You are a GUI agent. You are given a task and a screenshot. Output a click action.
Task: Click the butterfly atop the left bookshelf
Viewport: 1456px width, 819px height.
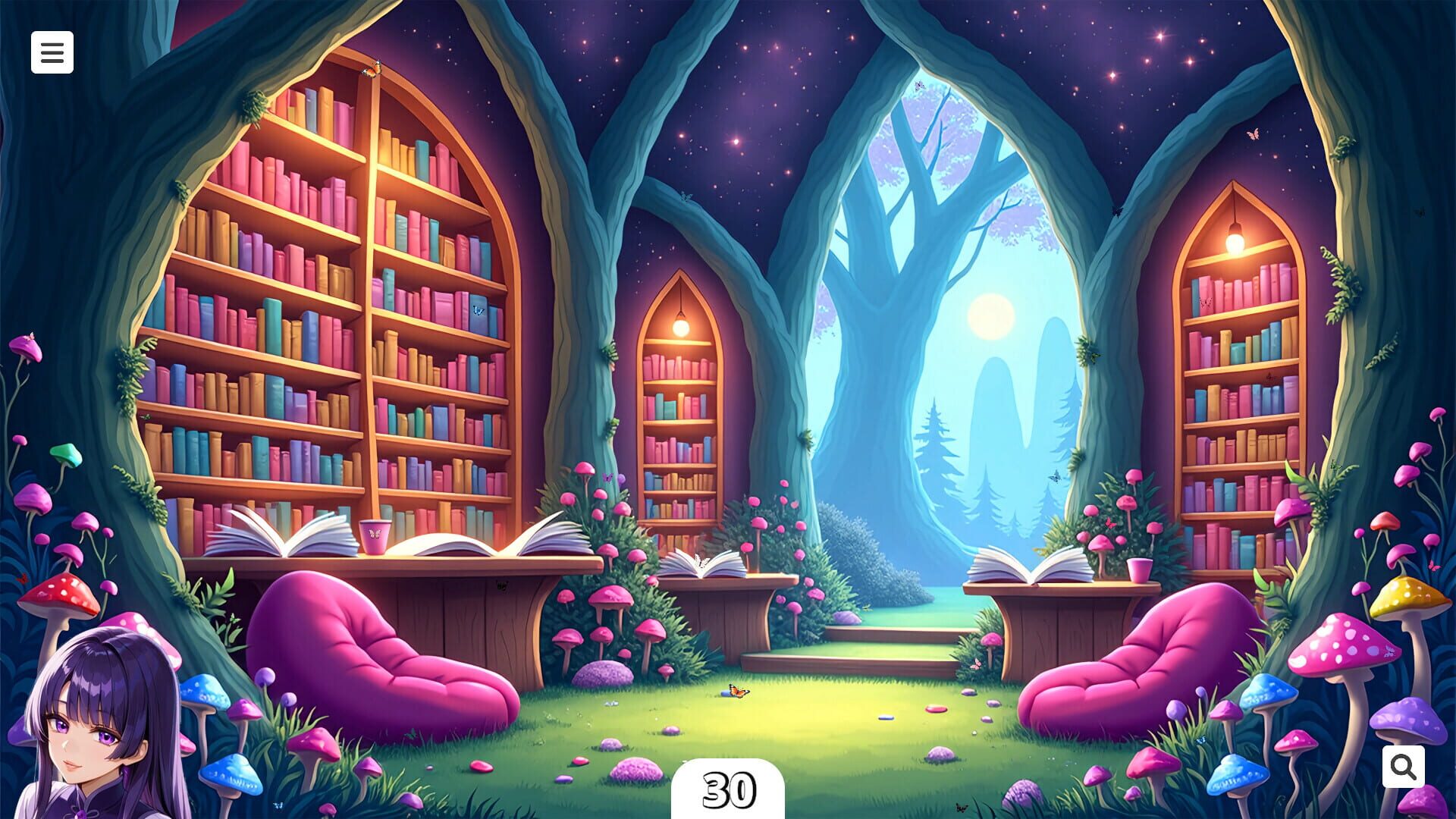pyautogui.click(x=372, y=70)
